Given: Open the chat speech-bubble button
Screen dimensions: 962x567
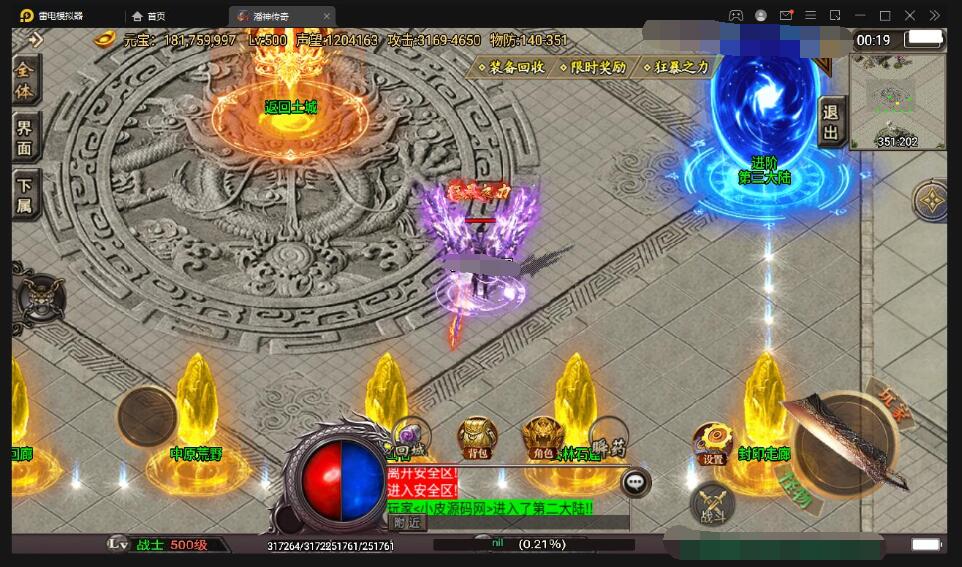Looking at the screenshot, I should pyautogui.click(x=635, y=483).
